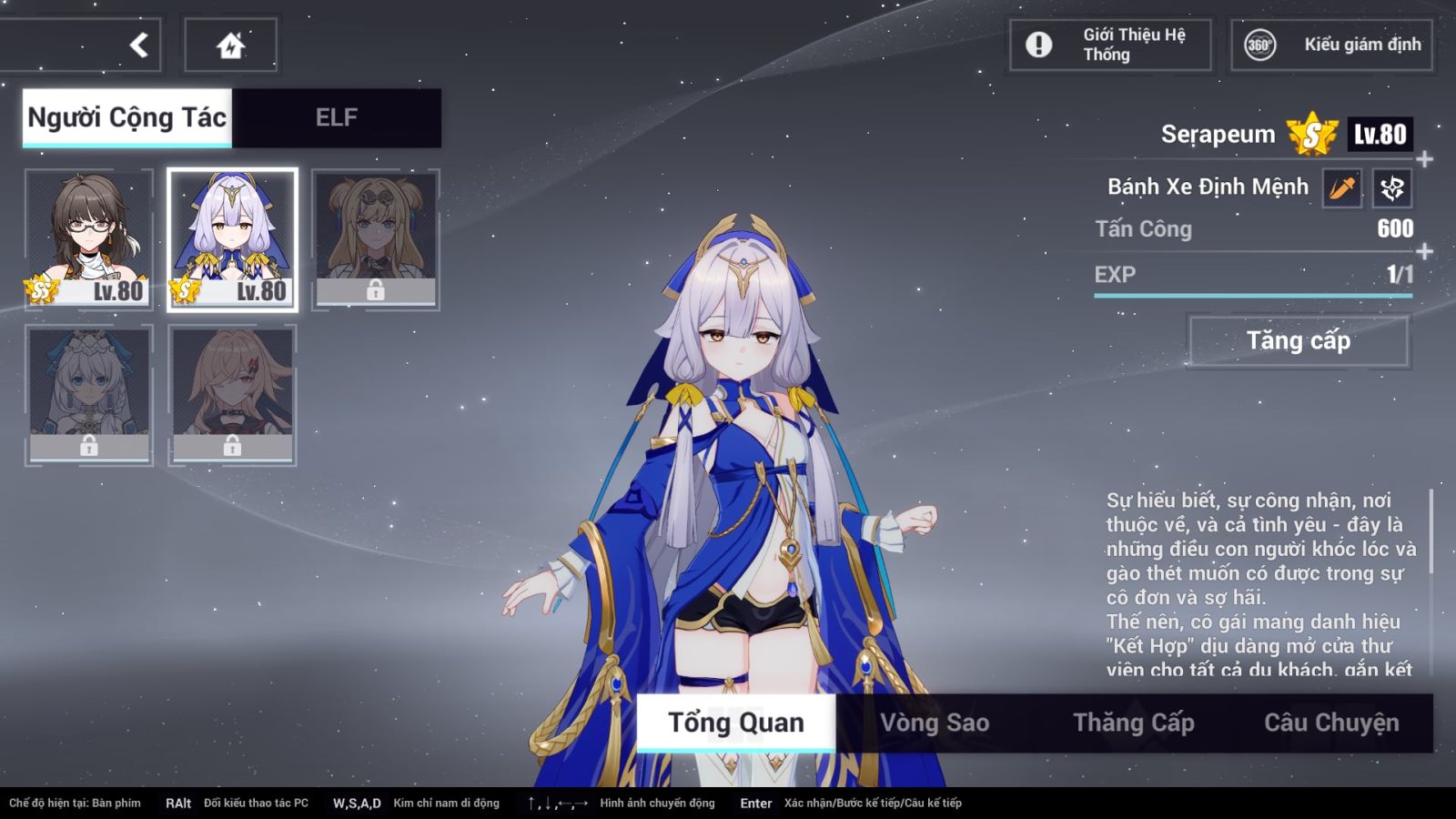Open the Câu Chuyện tab
The width and height of the screenshot is (1456, 819).
click(1332, 722)
